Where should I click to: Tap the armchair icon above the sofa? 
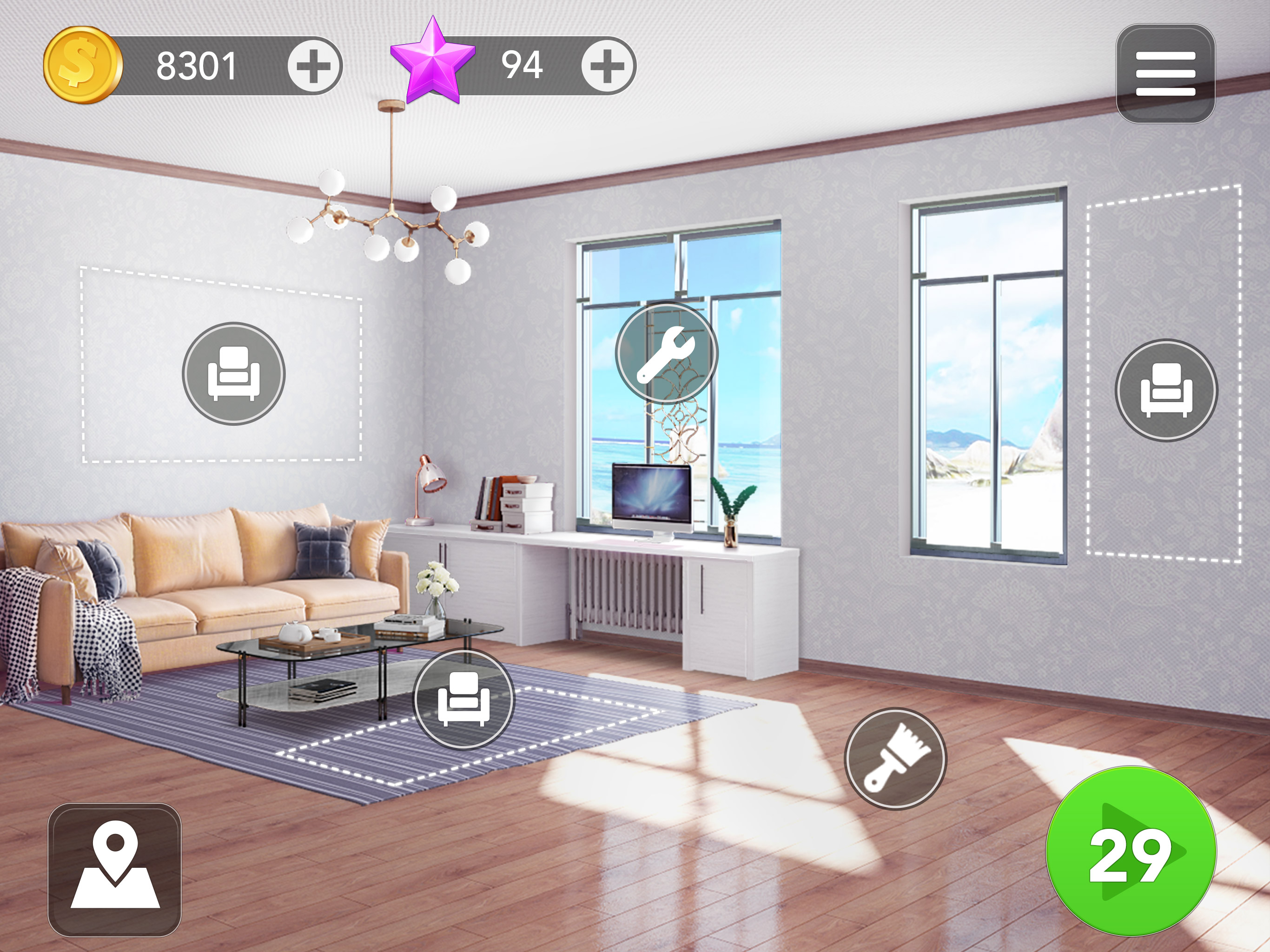tap(234, 374)
